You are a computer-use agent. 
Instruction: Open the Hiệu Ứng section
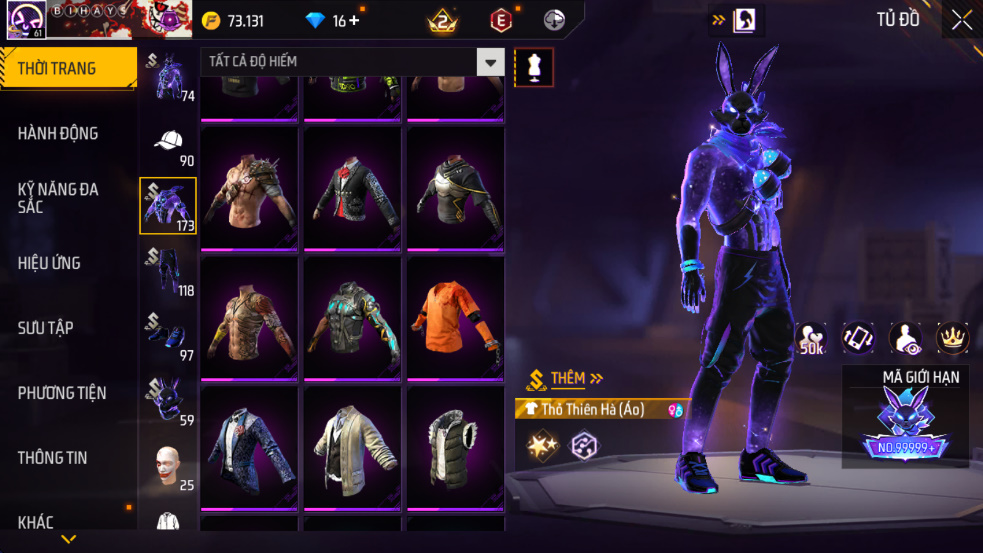[49, 263]
